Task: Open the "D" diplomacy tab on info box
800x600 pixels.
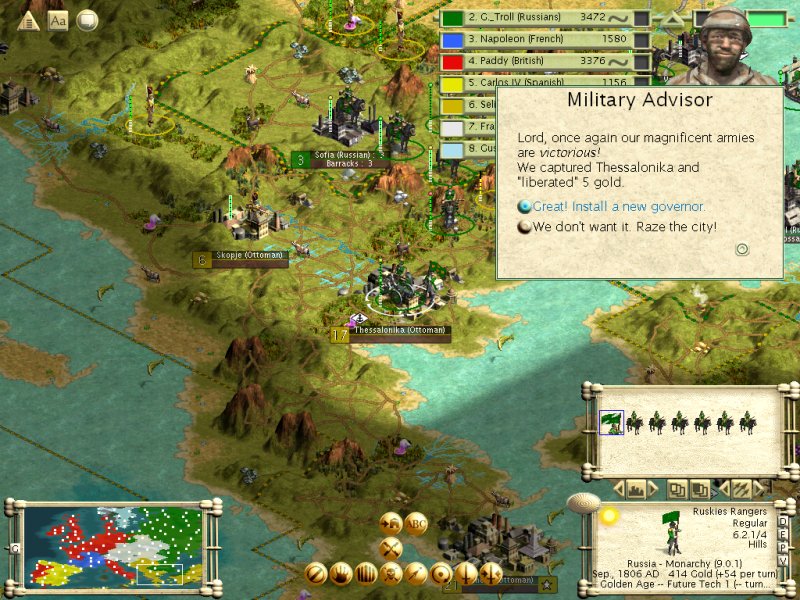Action: coord(783,520)
